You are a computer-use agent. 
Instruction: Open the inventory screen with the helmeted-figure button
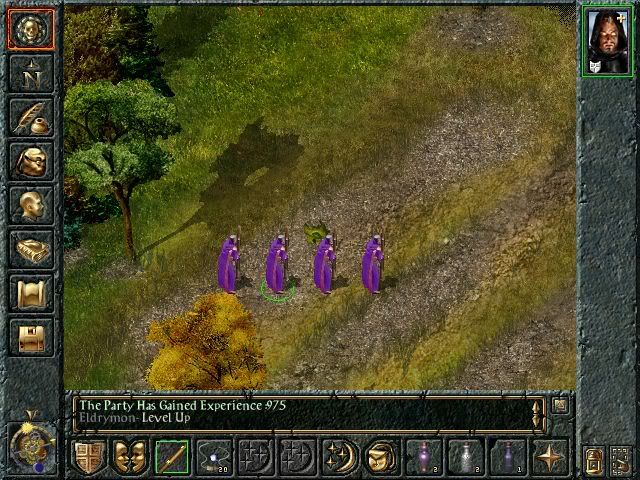pyautogui.click(x=30, y=161)
